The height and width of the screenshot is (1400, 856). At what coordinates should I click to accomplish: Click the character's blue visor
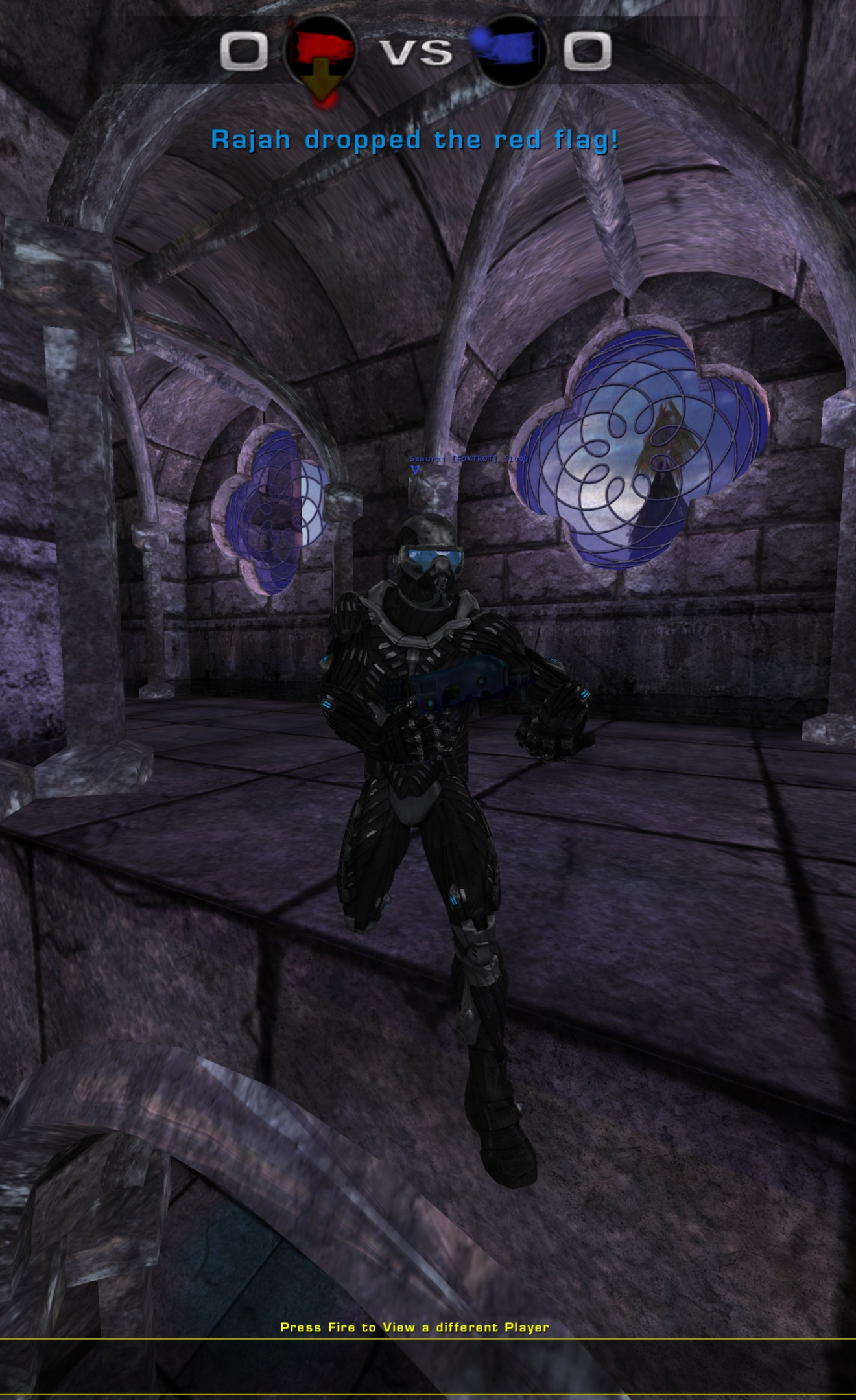pyautogui.click(x=433, y=559)
